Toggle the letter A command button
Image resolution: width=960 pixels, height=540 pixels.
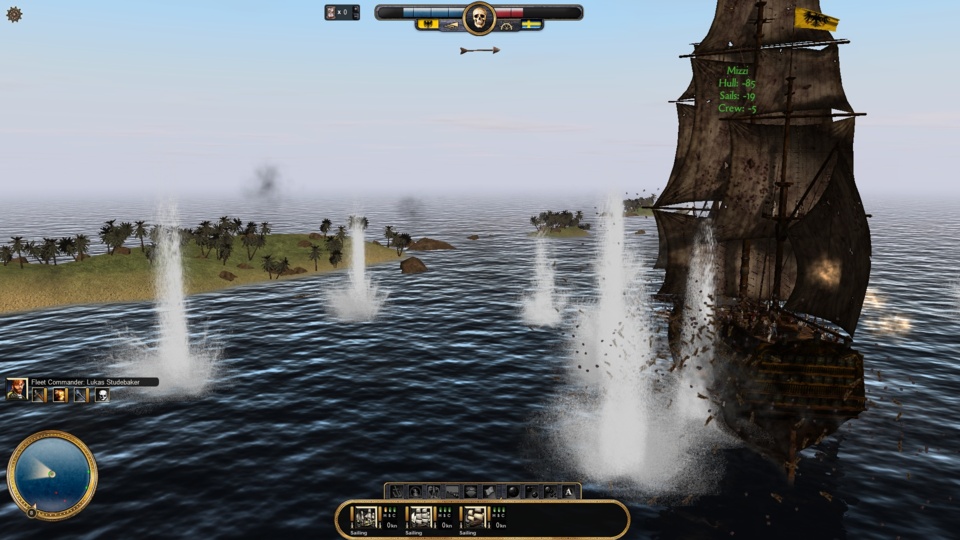pyautogui.click(x=569, y=491)
